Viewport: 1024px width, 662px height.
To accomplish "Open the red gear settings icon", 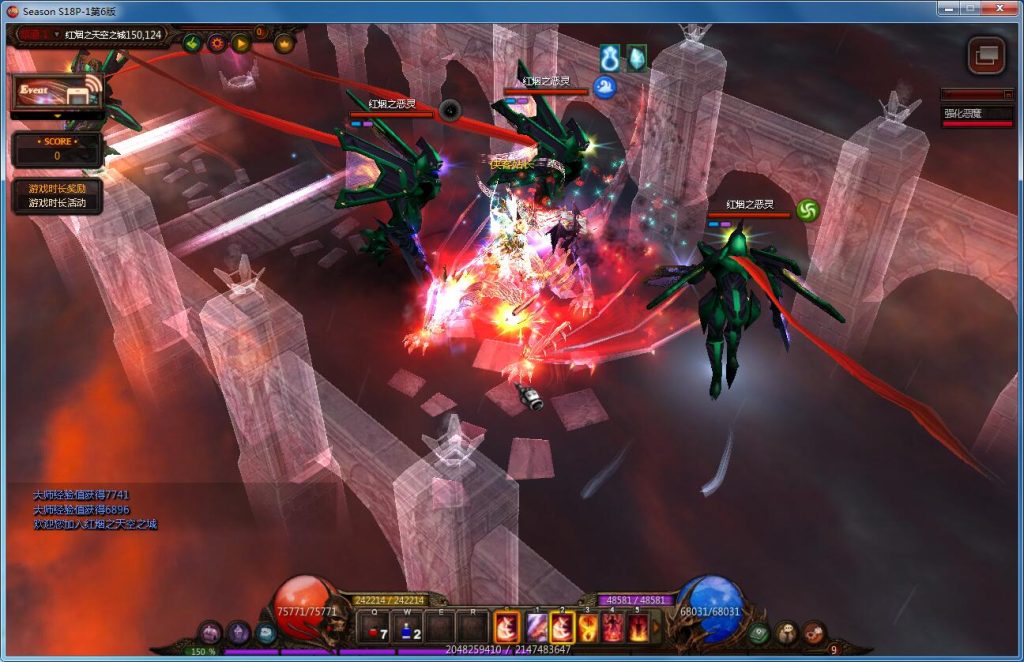I will click(216, 43).
